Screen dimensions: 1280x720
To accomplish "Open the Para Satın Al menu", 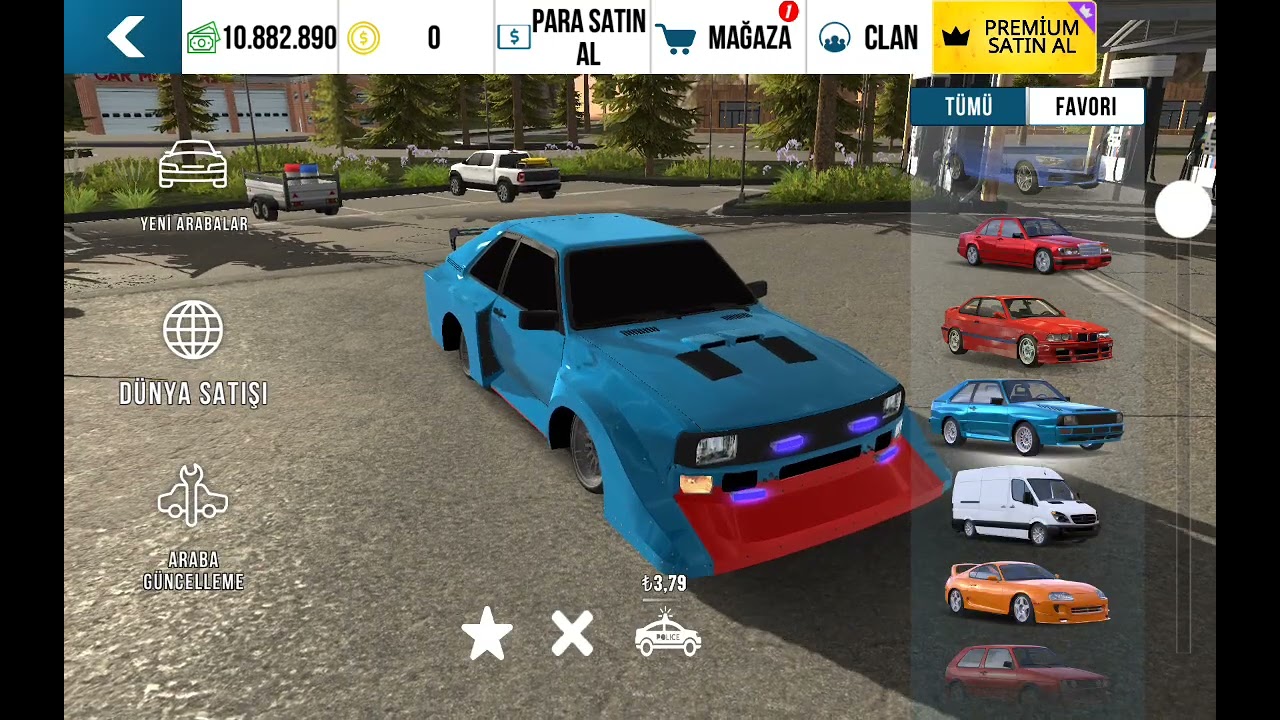I will (573, 38).
